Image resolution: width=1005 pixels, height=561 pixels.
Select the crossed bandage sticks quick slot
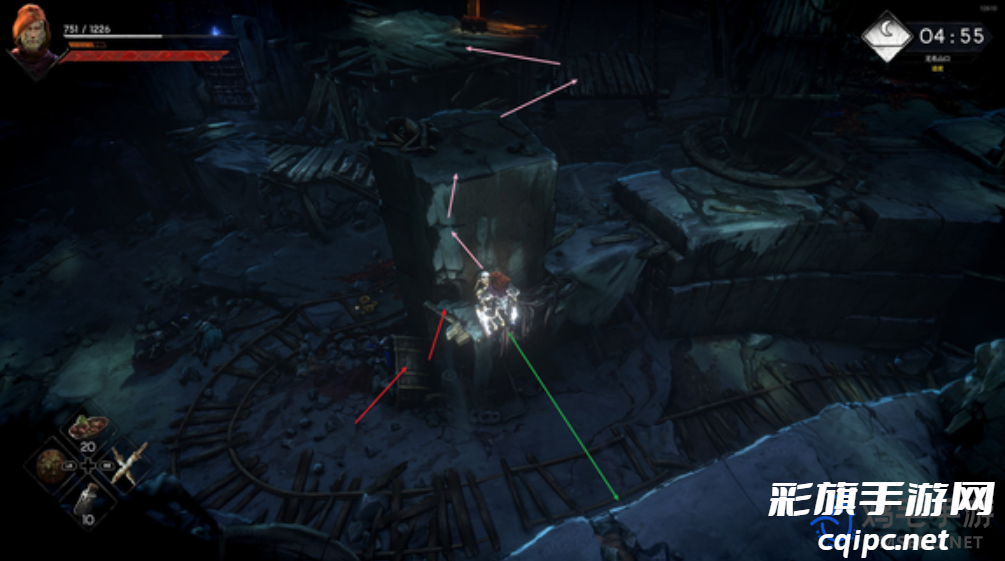coord(128,465)
